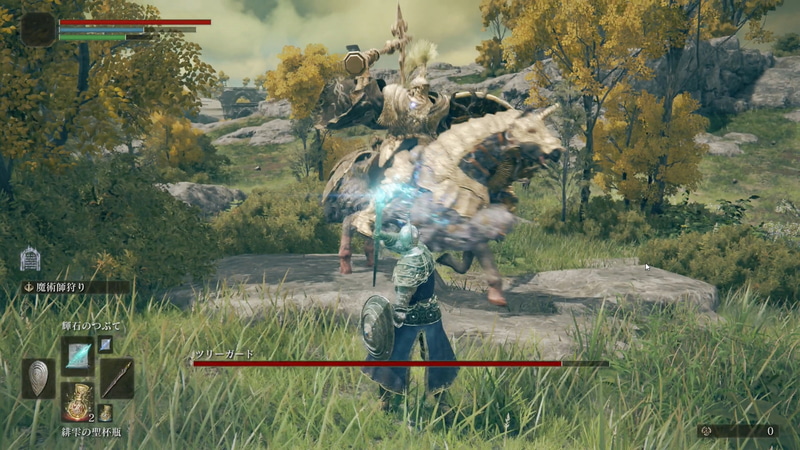Click the tower-shaped status icon

(x=30, y=258)
